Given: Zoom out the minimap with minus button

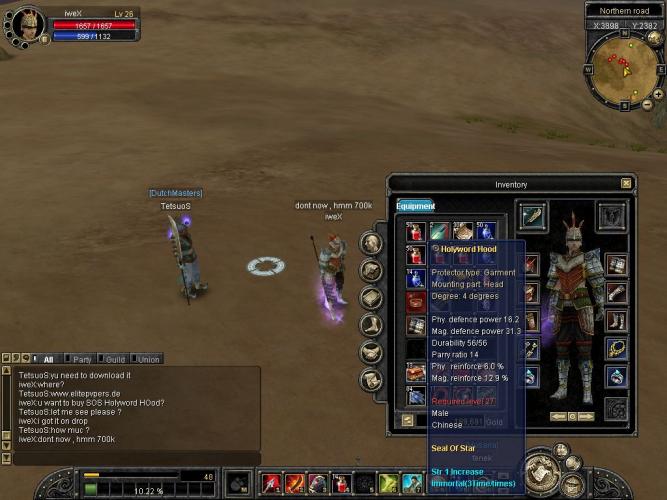Looking at the screenshot, I should pos(646,104).
